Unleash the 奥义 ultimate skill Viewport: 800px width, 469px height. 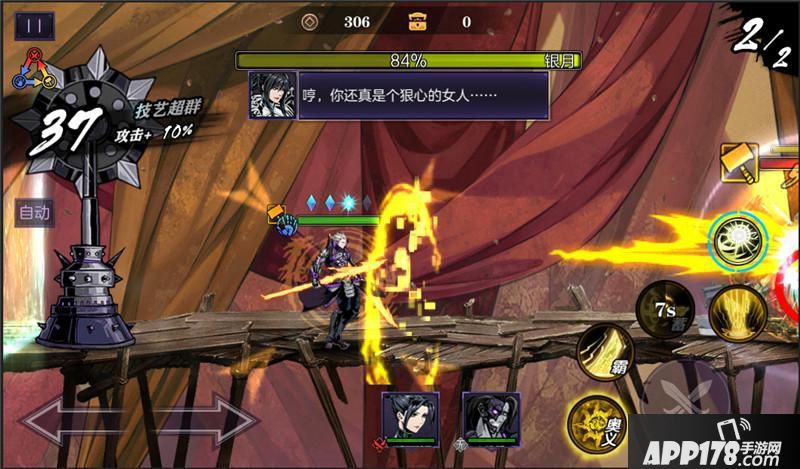coord(594,423)
